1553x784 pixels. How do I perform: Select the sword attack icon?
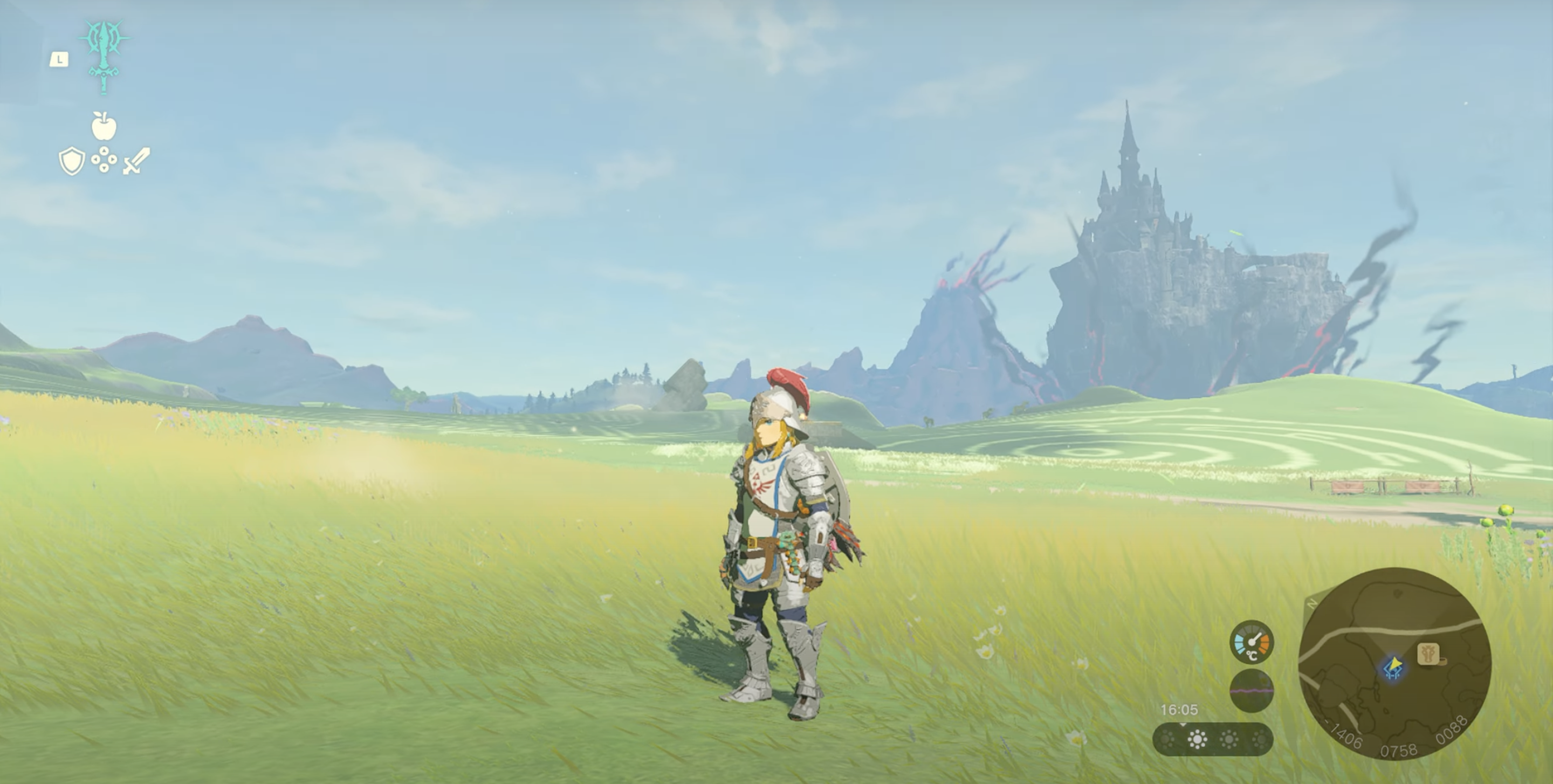136,160
